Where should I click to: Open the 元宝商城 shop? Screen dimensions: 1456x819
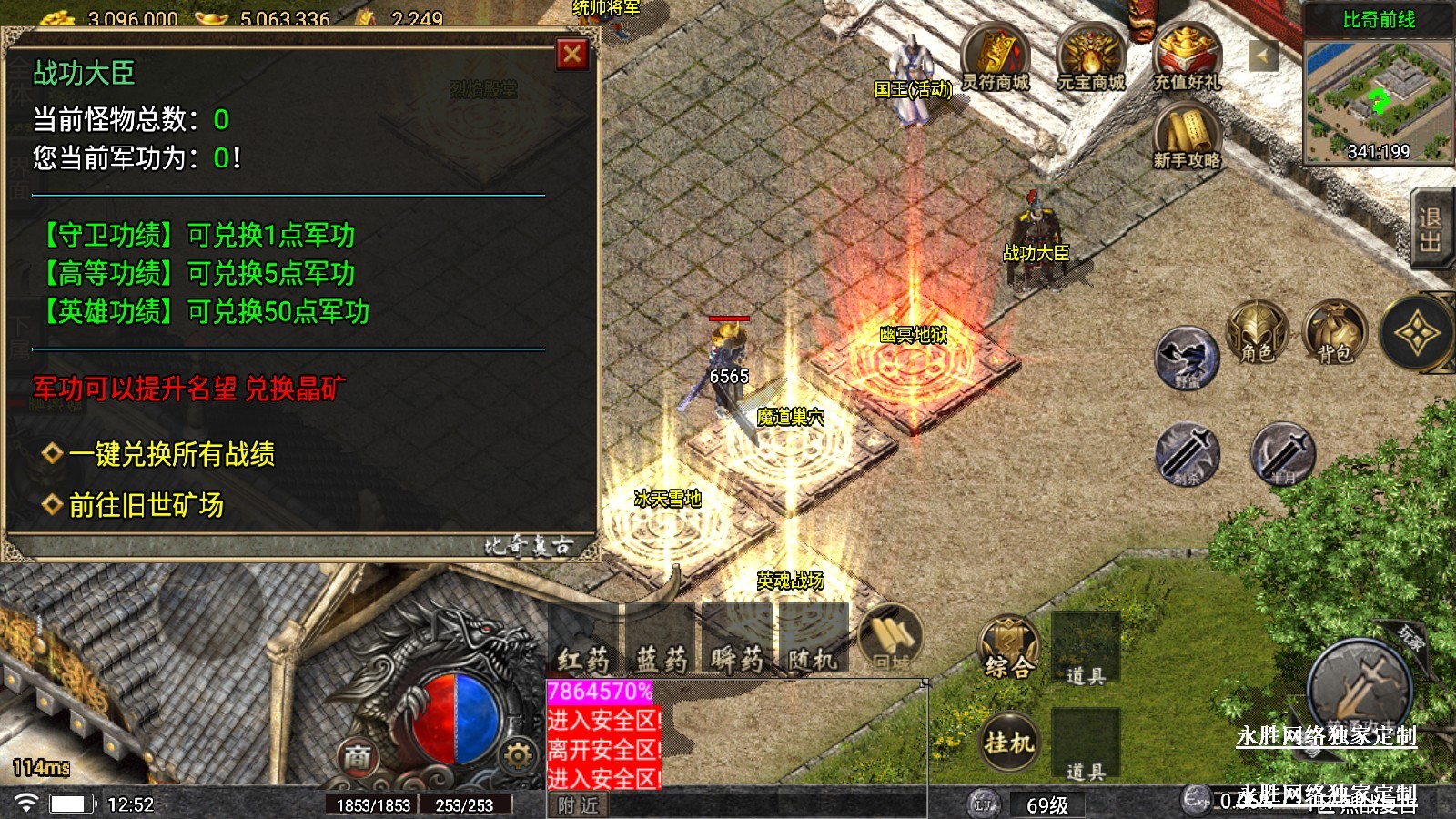click(1090, 56)
